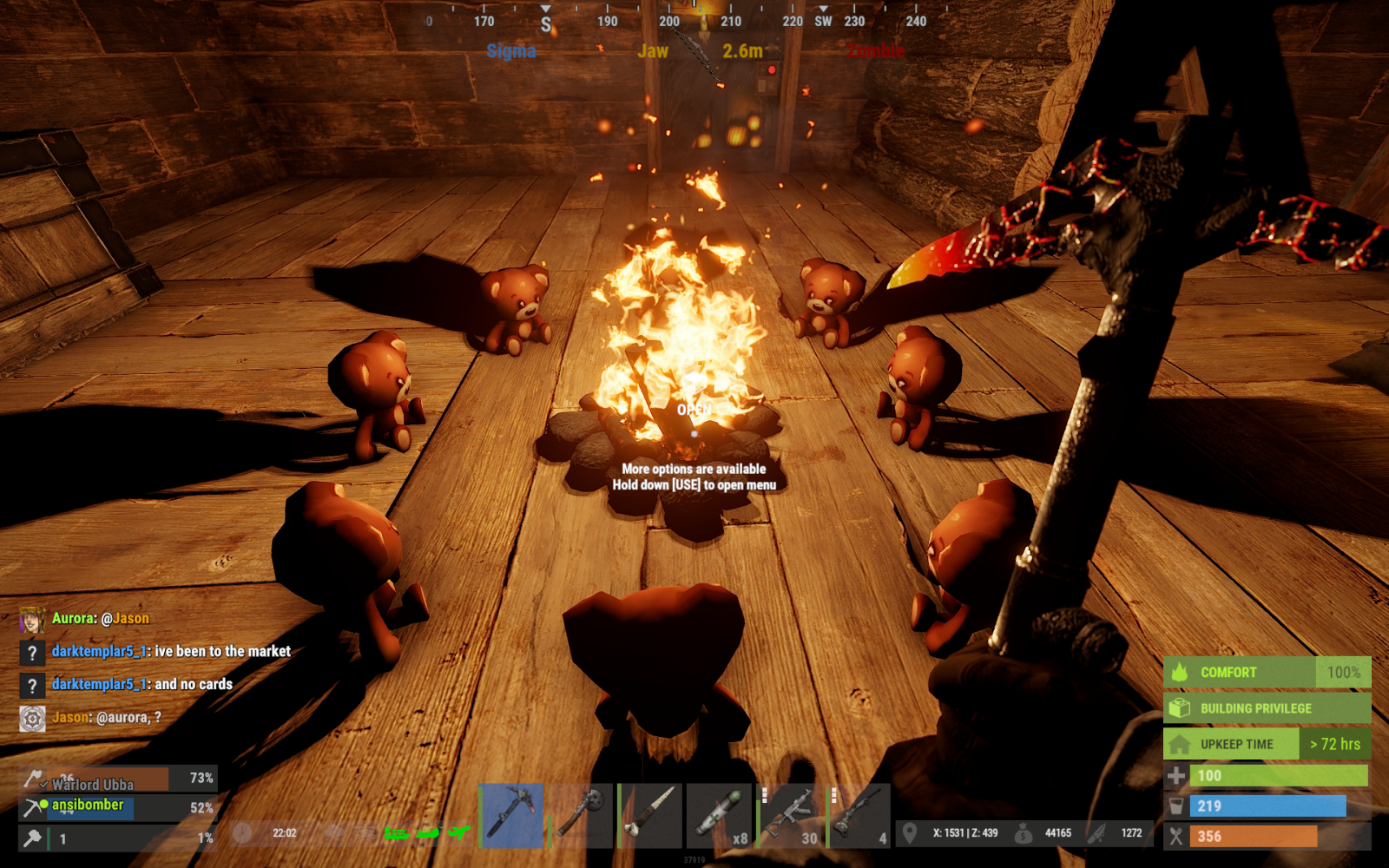Click the clock icon beside the time
This screenshot has width=1389, height=868.
(242, 833)
